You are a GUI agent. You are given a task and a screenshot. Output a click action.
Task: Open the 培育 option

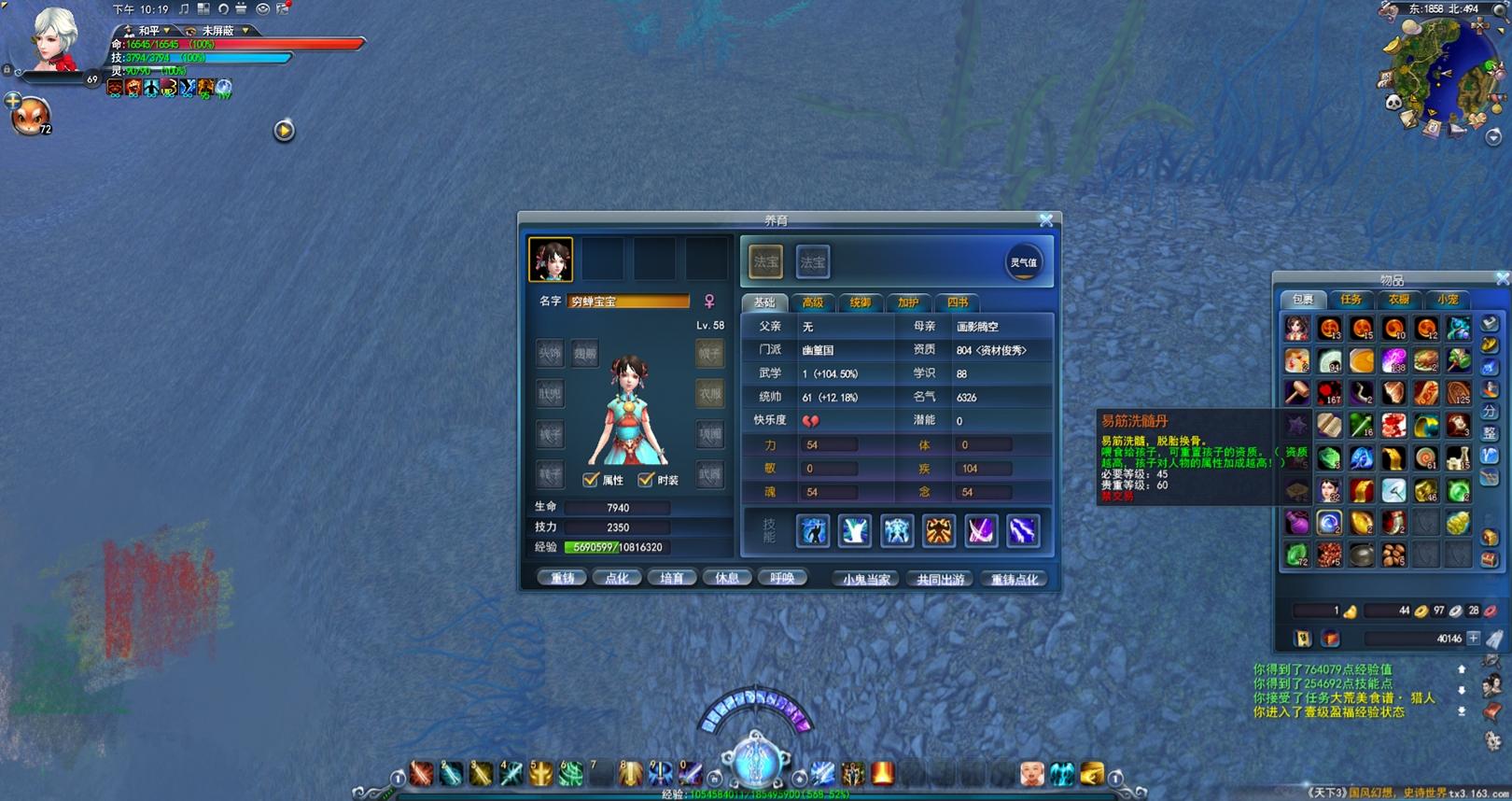click(x=672, y=578)
